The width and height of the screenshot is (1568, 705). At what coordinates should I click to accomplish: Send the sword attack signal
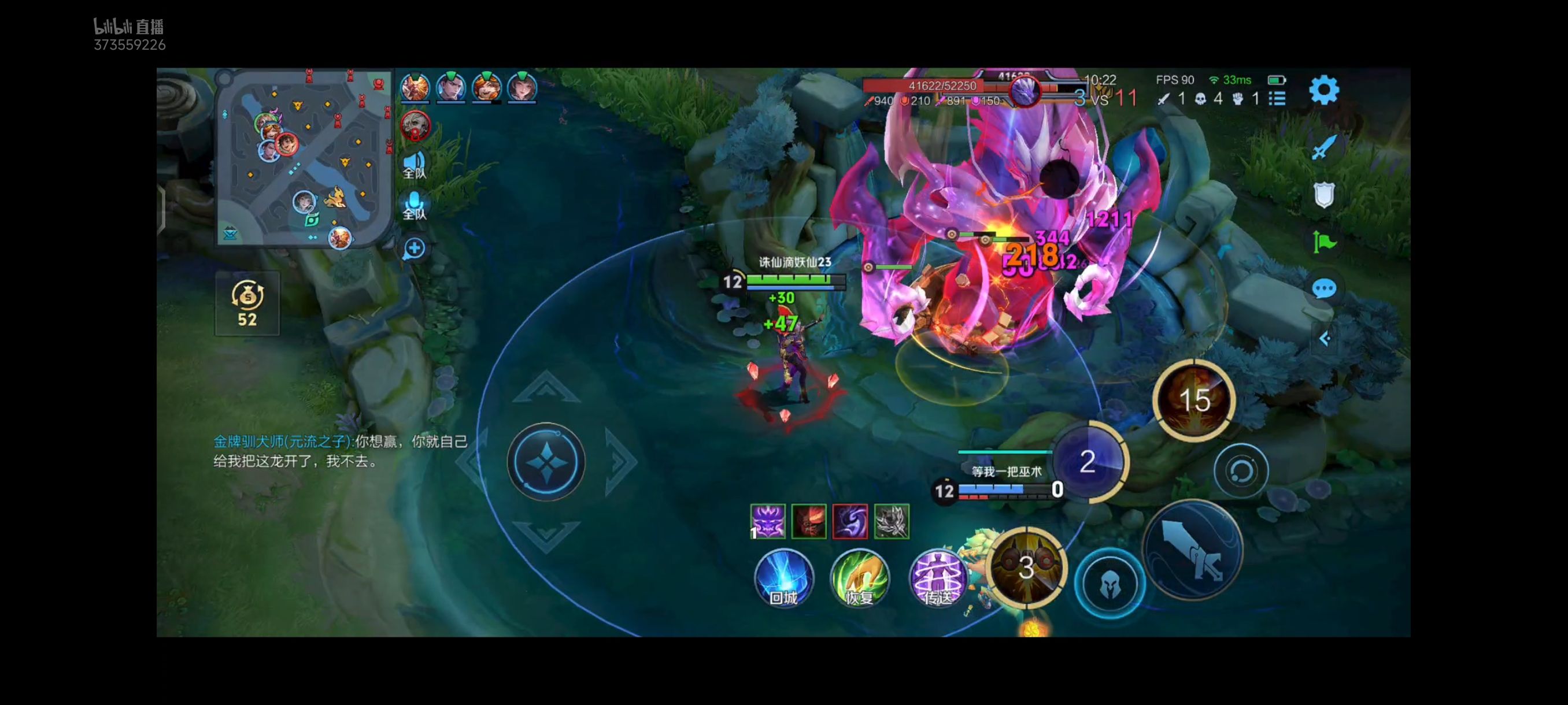point(1324,147)
